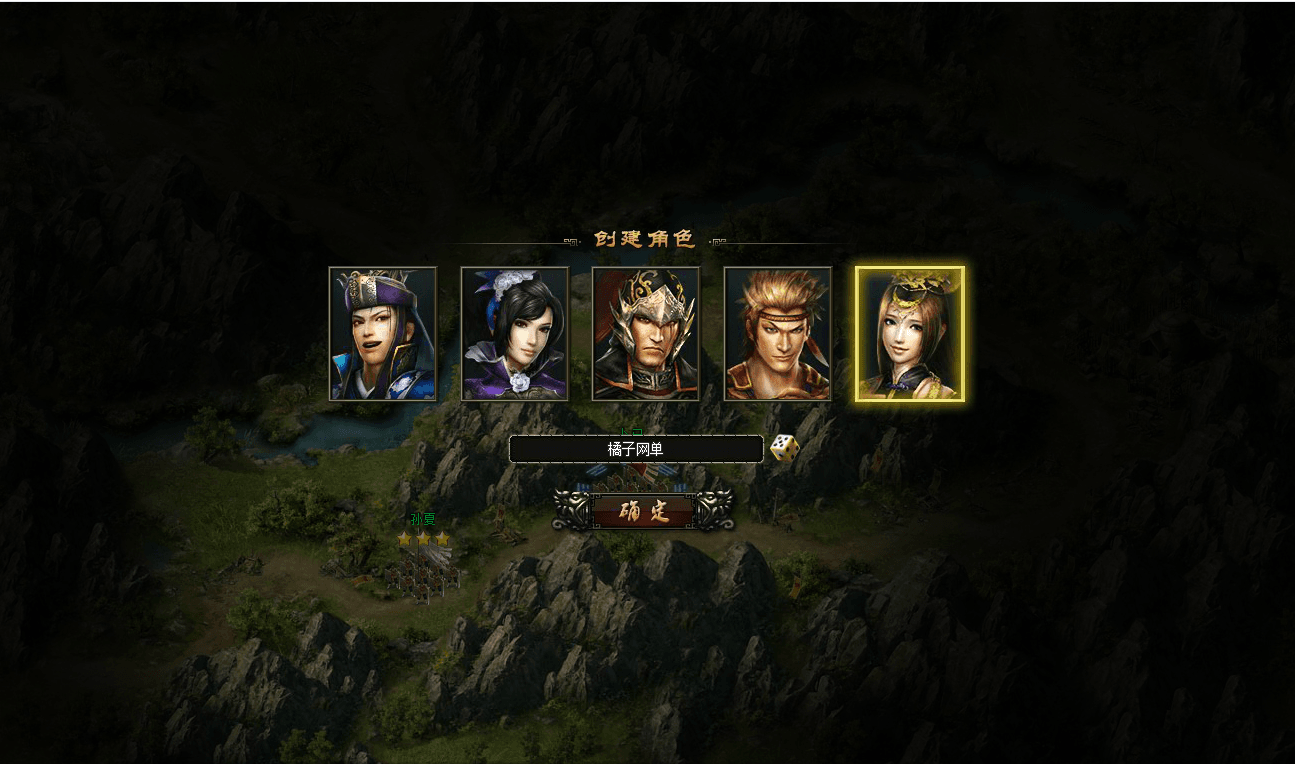Image resolution: width=1295 pixels, height=764 pixels.
Task: Roll the dice for a random name
Action: tap(785, 448)
